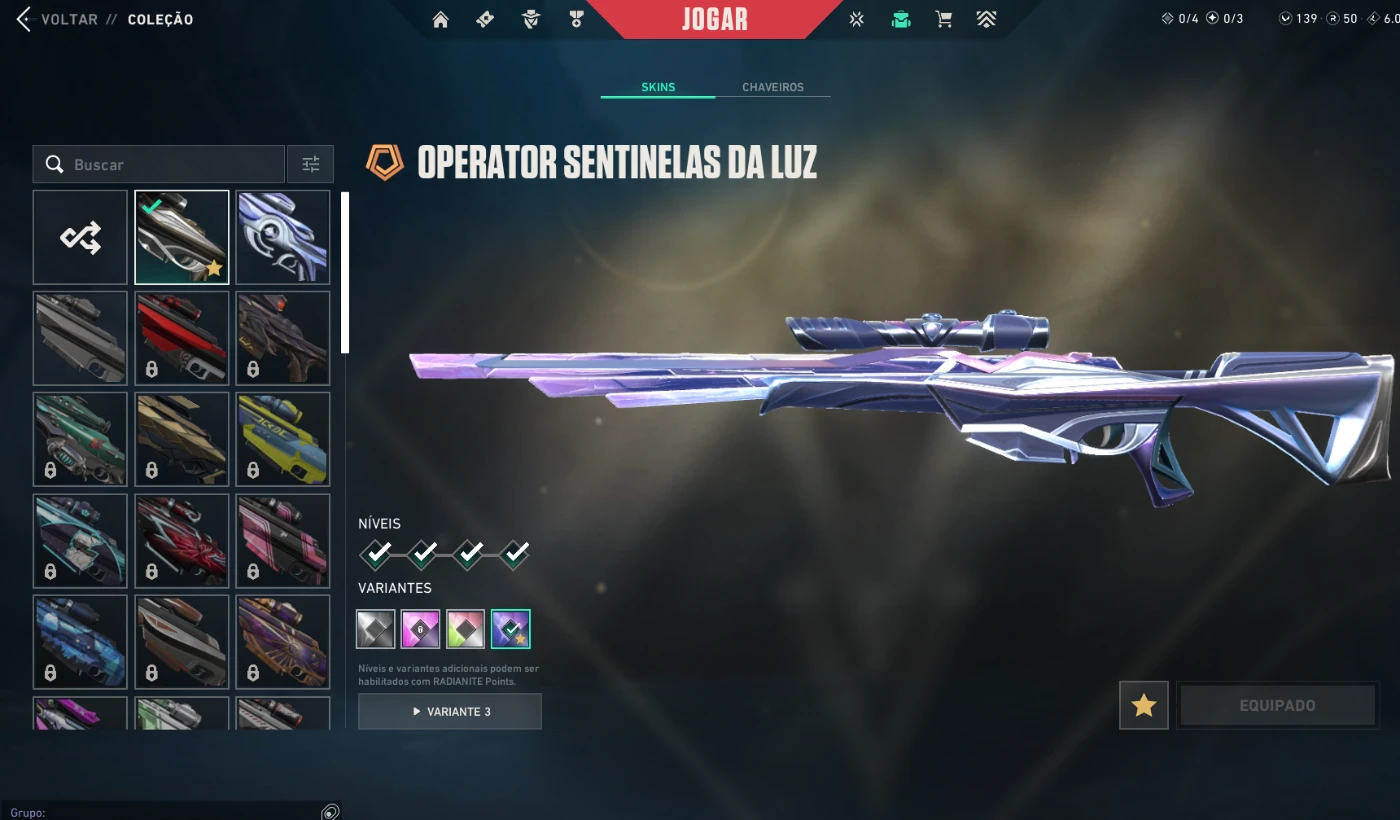Choose the pink and green variant swatch
The image size is (1400, 820).
click(x=466, y=629)
